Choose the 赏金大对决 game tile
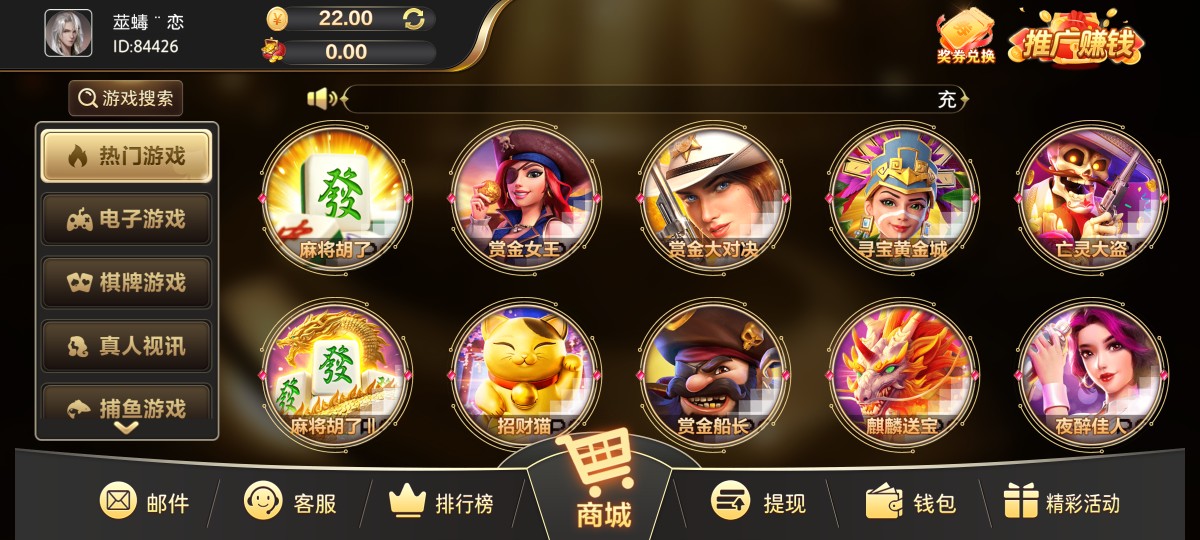 pyautogui.click(x=714, y=197)
